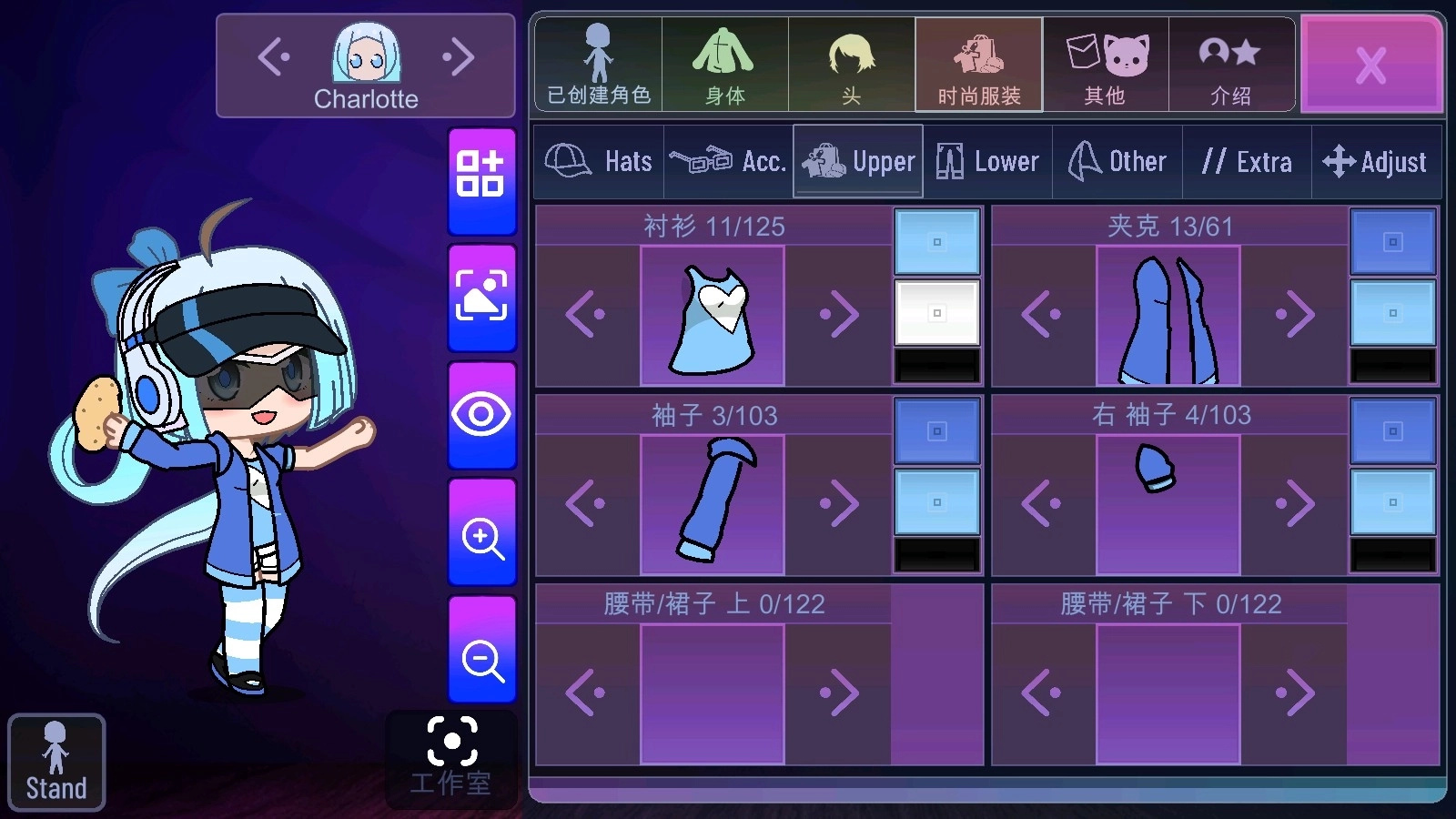Browse next 夹克 jacket with right arrow
Screen dimensions: 1456x819
coord(1293,313)
